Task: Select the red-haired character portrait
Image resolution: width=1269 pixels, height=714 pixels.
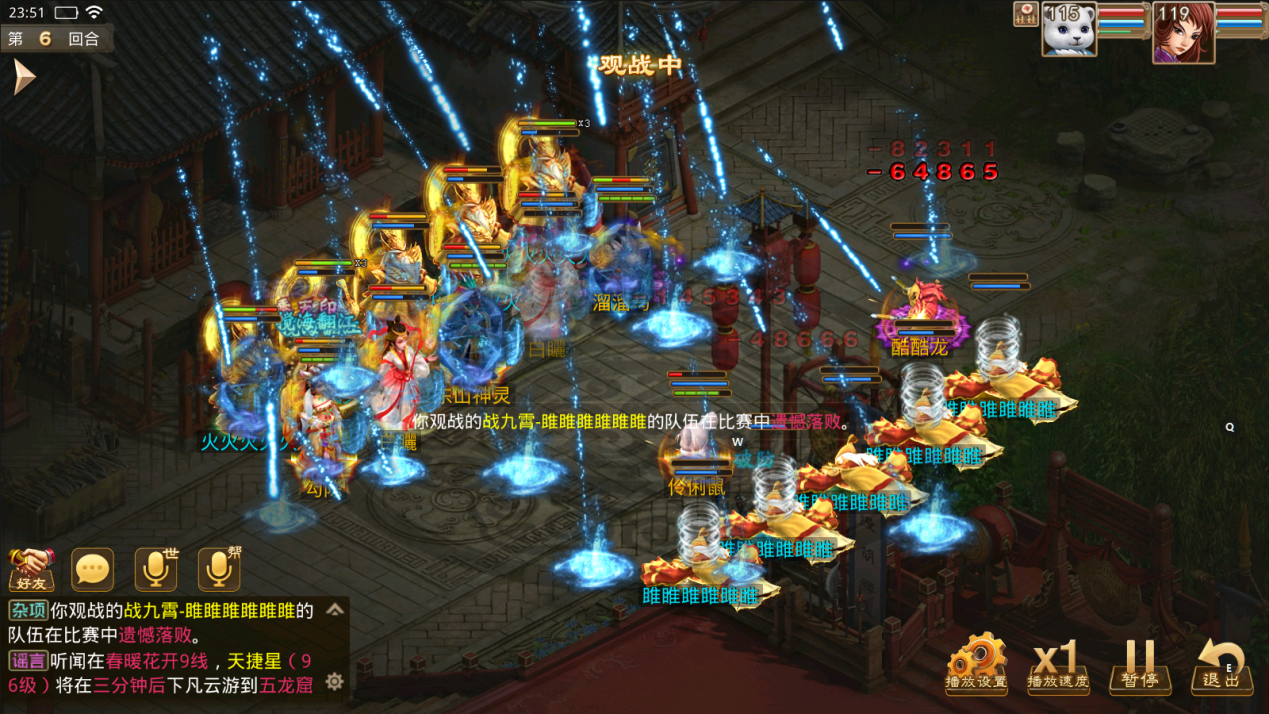Action: [1182, 32]
